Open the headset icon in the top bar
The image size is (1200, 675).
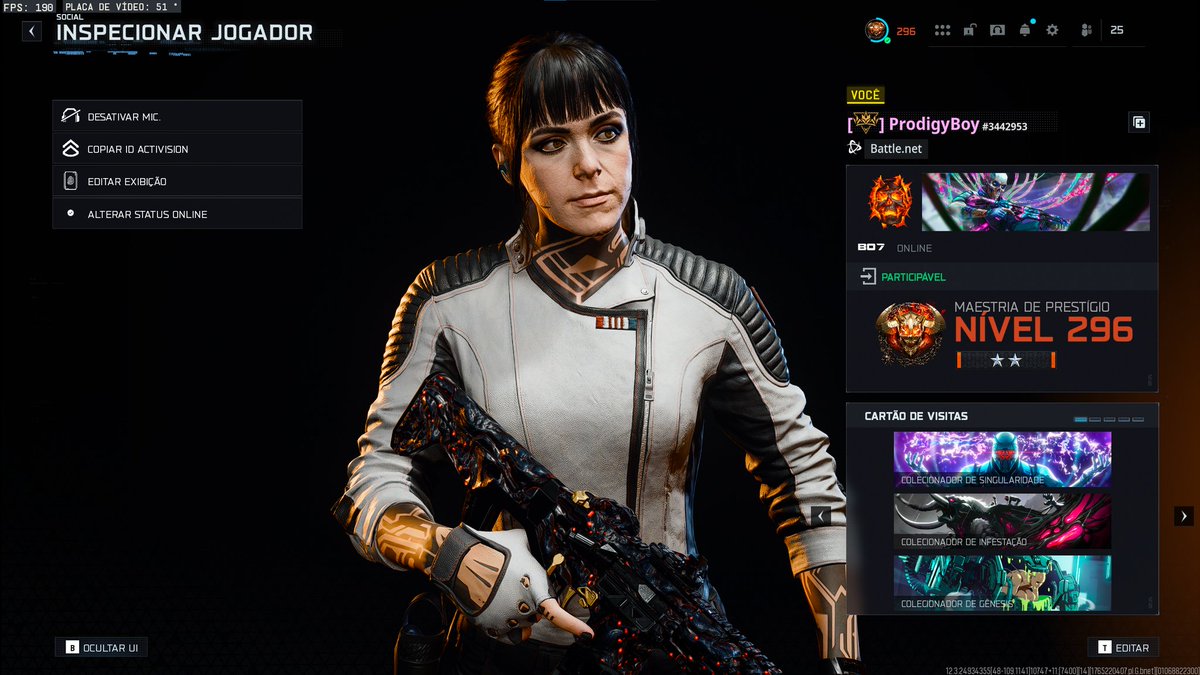click(997, 31)
